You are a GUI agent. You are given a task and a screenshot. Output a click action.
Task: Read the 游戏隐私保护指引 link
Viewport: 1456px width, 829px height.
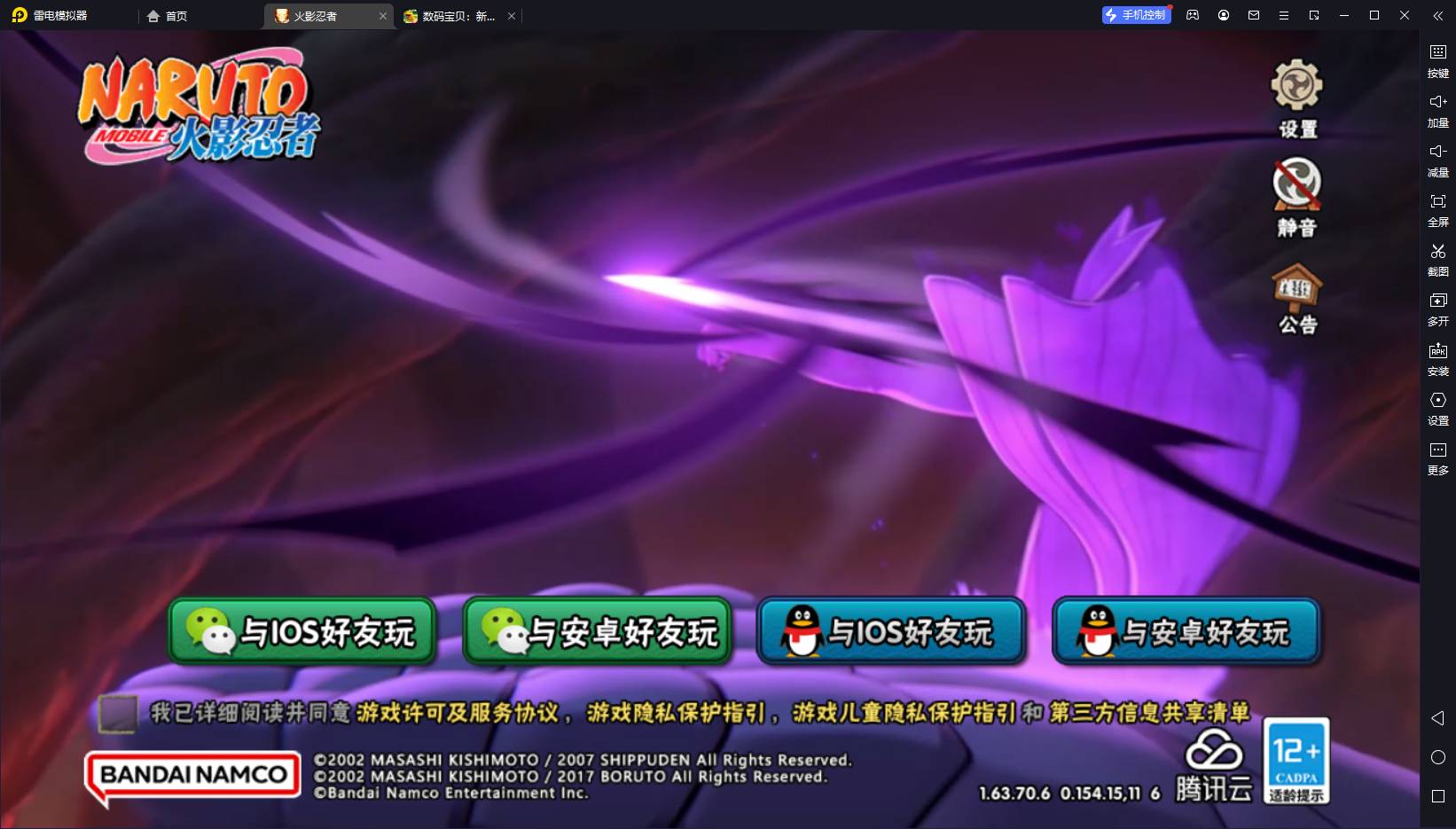675,713
